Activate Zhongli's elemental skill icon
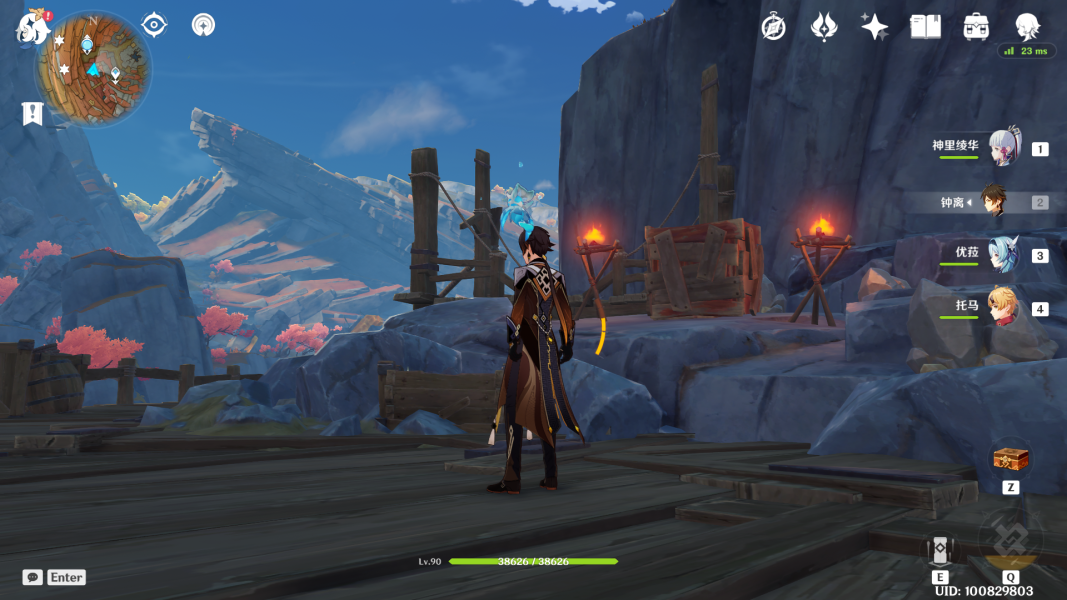1067x600 pixels. point(940,551)
